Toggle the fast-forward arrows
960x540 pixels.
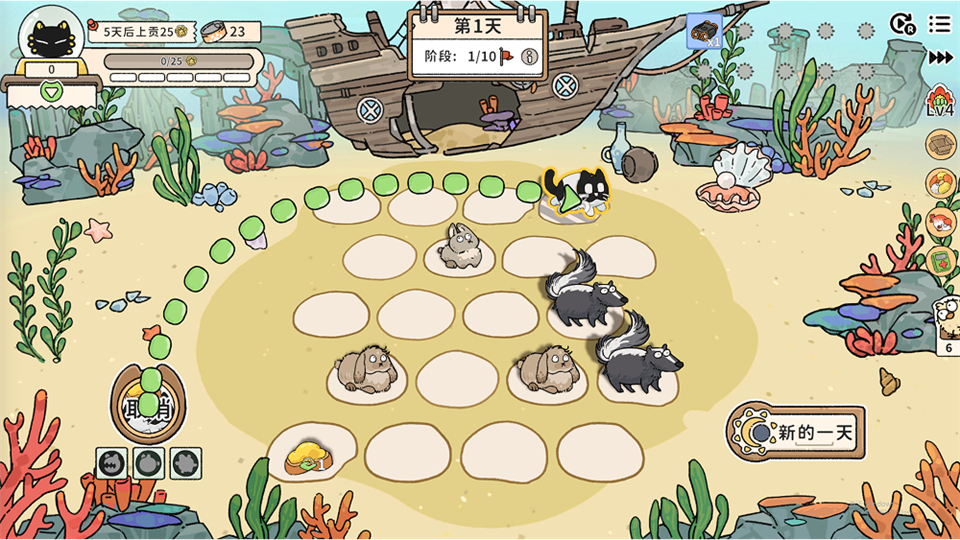pos(940,58)
